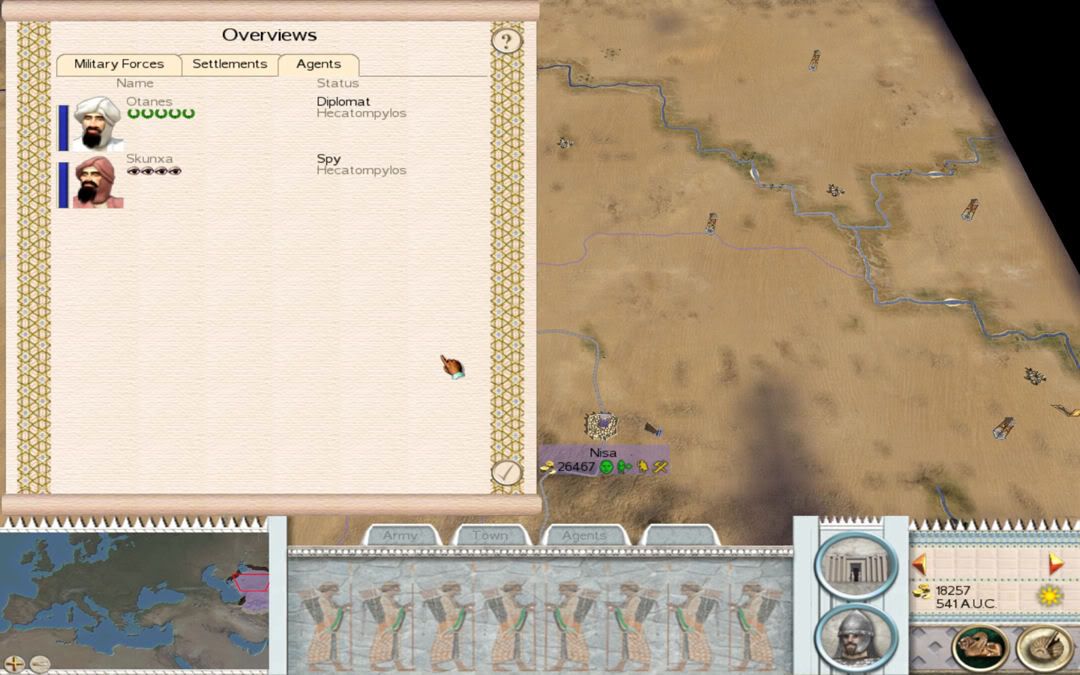Open recruitment with the helmeted soldier button
This screenshot has height=675, width=1080.
point(856,636)
